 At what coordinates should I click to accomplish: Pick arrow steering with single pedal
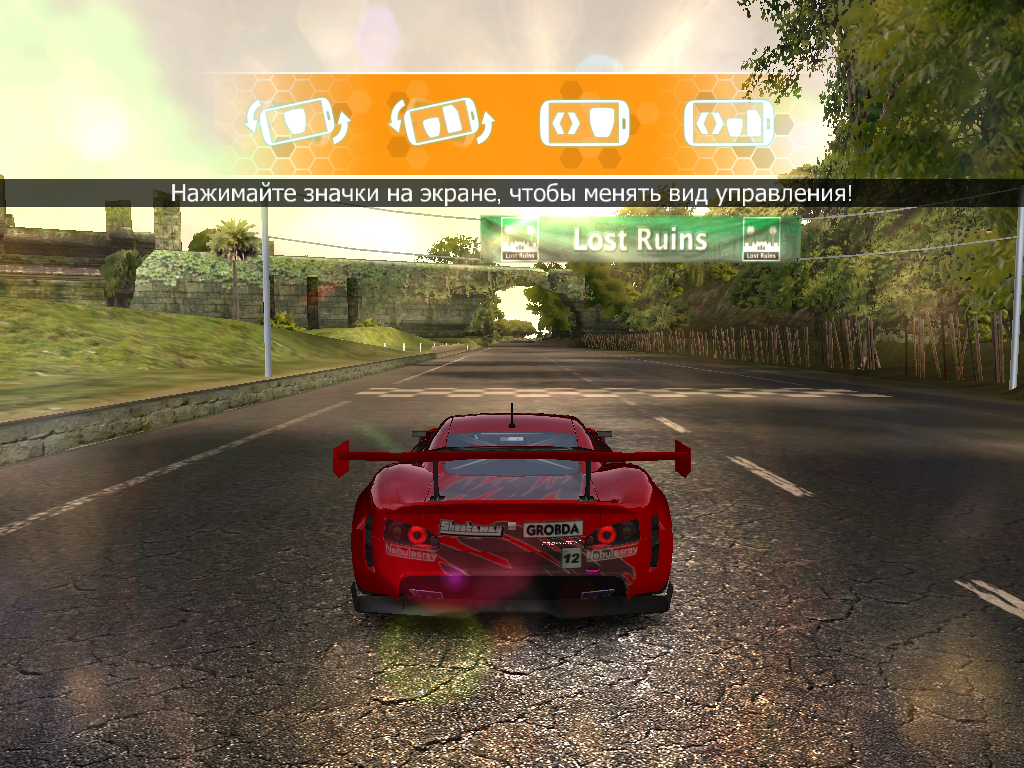pyautogui.click(x=585, y=123)
